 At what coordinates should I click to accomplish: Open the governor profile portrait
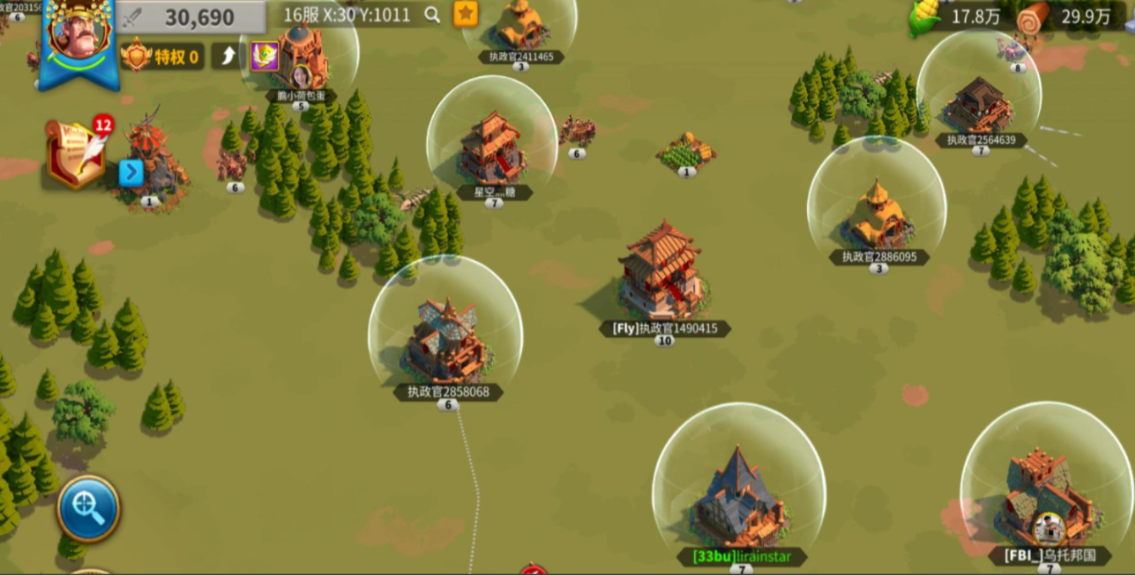pyautogui.click(x=79, y=40)
